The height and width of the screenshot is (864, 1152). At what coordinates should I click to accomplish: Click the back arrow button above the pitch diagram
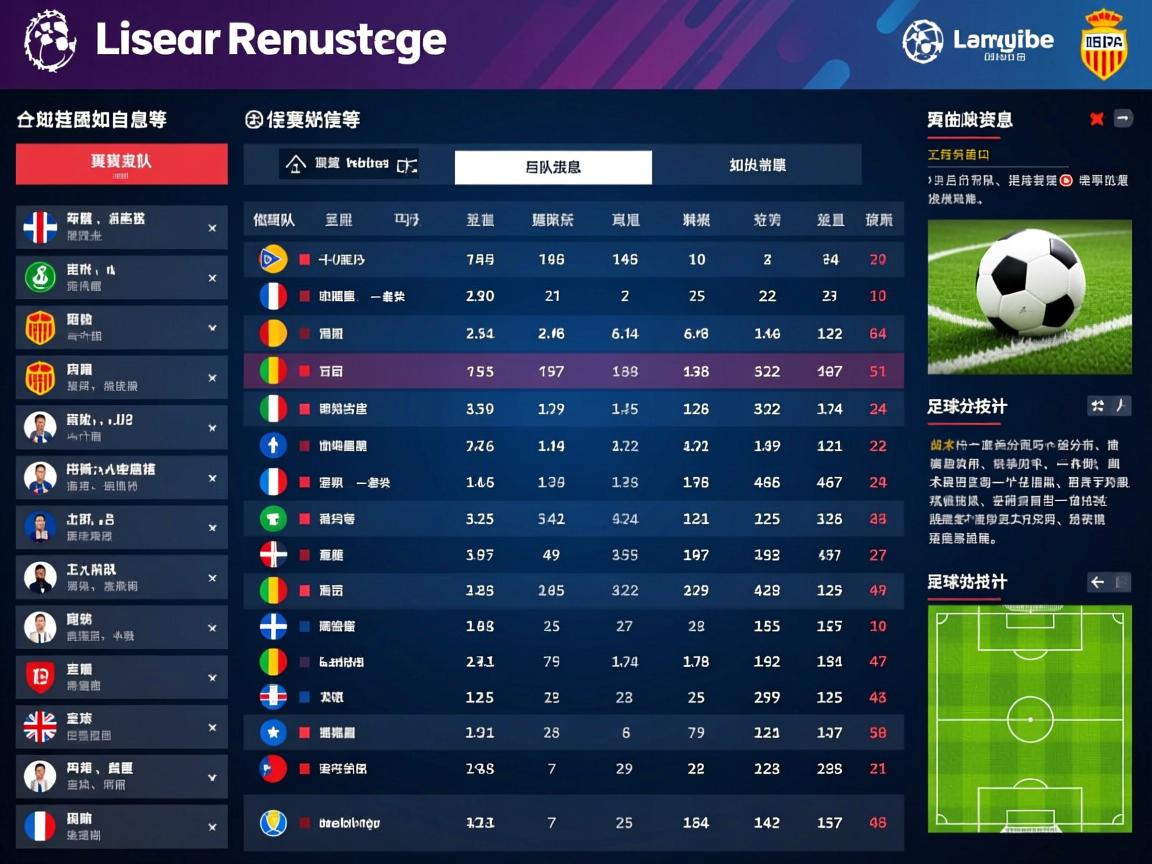tap(1098, 582)
